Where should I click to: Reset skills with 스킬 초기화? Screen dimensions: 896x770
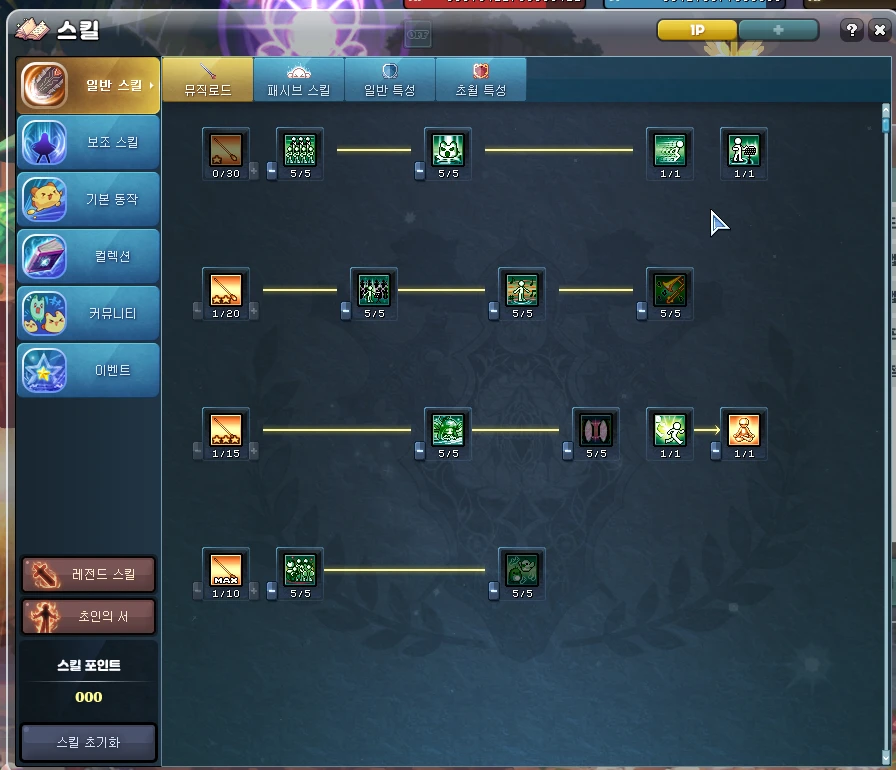89,743
